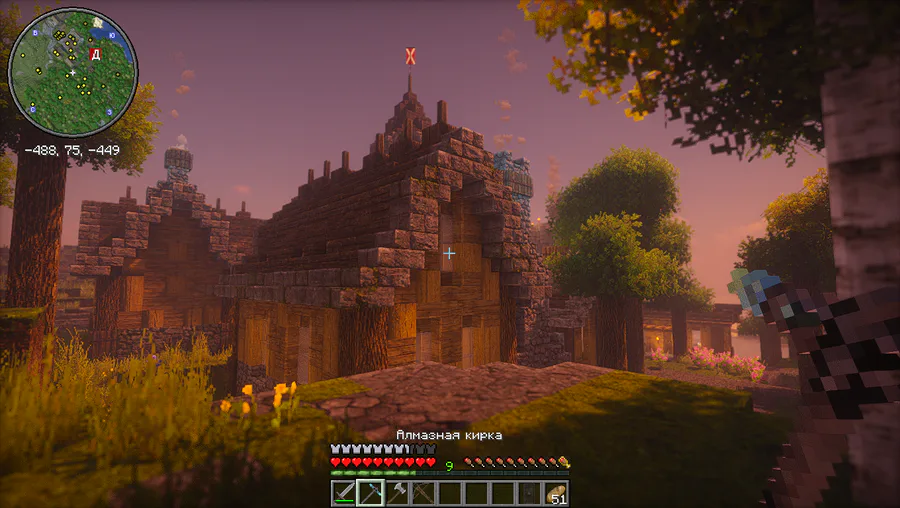This screenshot has height=508, width=900.
Task: Select the sword hotbar slot
Action: (x=345, y=493)
